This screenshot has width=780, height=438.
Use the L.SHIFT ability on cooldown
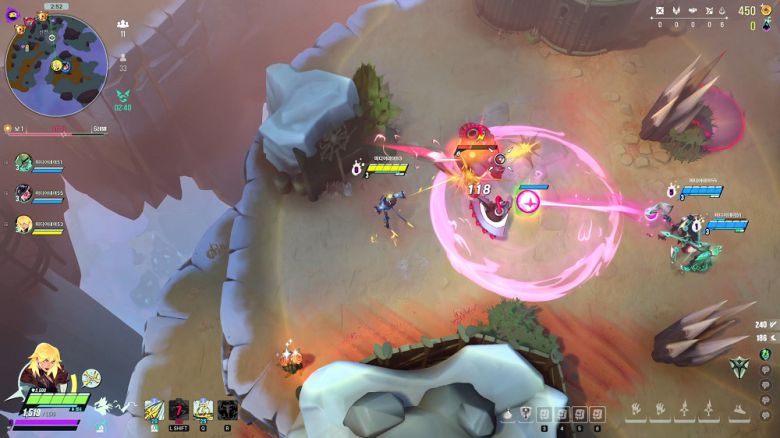pos(179,409)
